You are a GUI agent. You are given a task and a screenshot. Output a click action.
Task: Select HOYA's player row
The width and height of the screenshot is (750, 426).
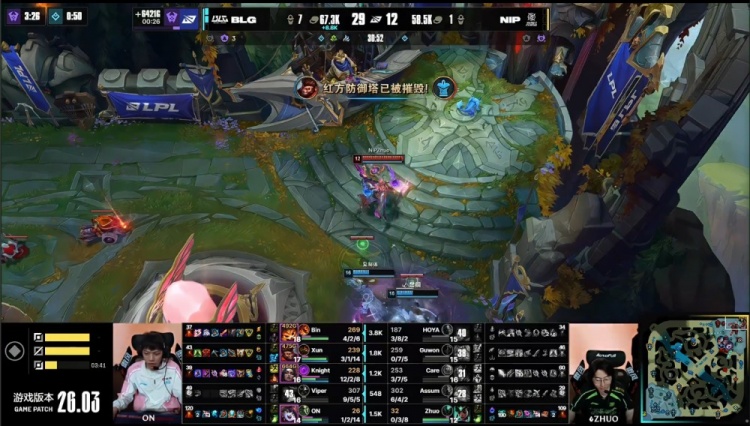[428, 332]
